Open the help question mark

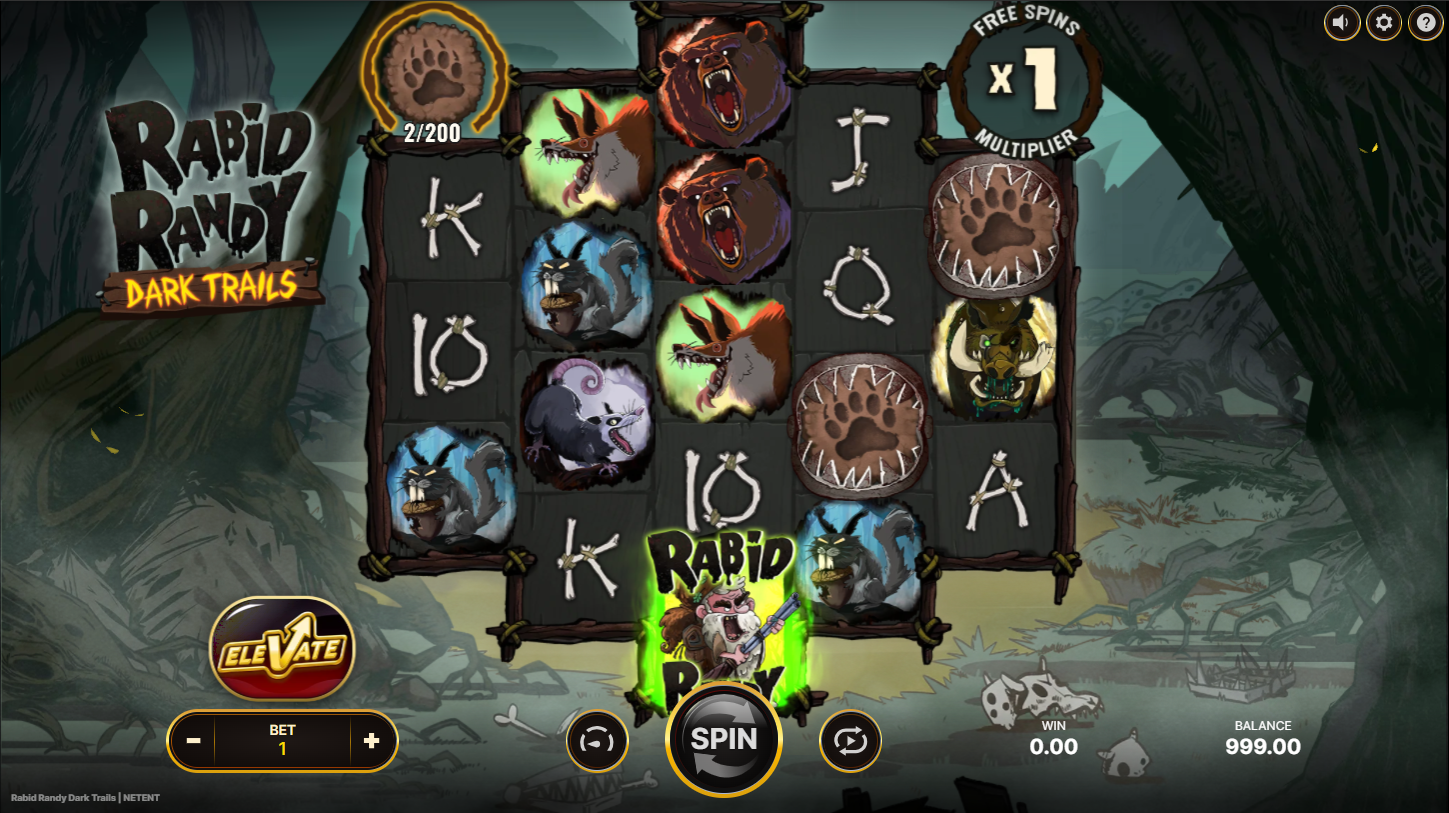pos(1426,22)
